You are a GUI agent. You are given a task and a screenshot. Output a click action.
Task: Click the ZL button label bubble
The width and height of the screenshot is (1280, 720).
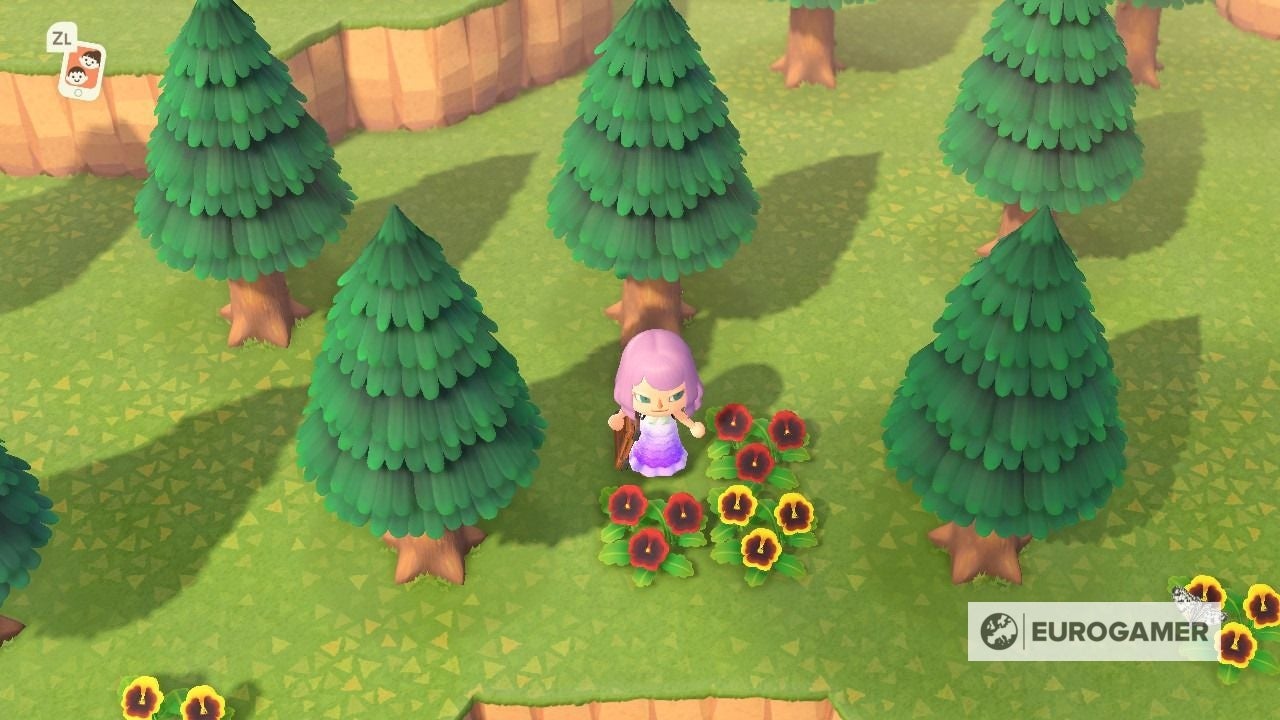[x=62, y=38]
